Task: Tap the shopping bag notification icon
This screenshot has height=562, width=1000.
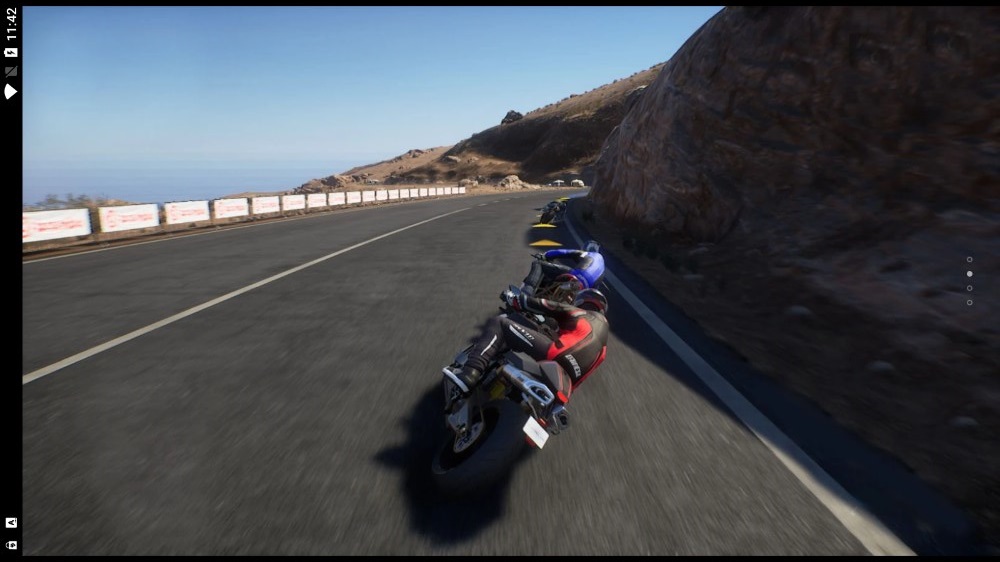Action: click(x=11, y=544)
